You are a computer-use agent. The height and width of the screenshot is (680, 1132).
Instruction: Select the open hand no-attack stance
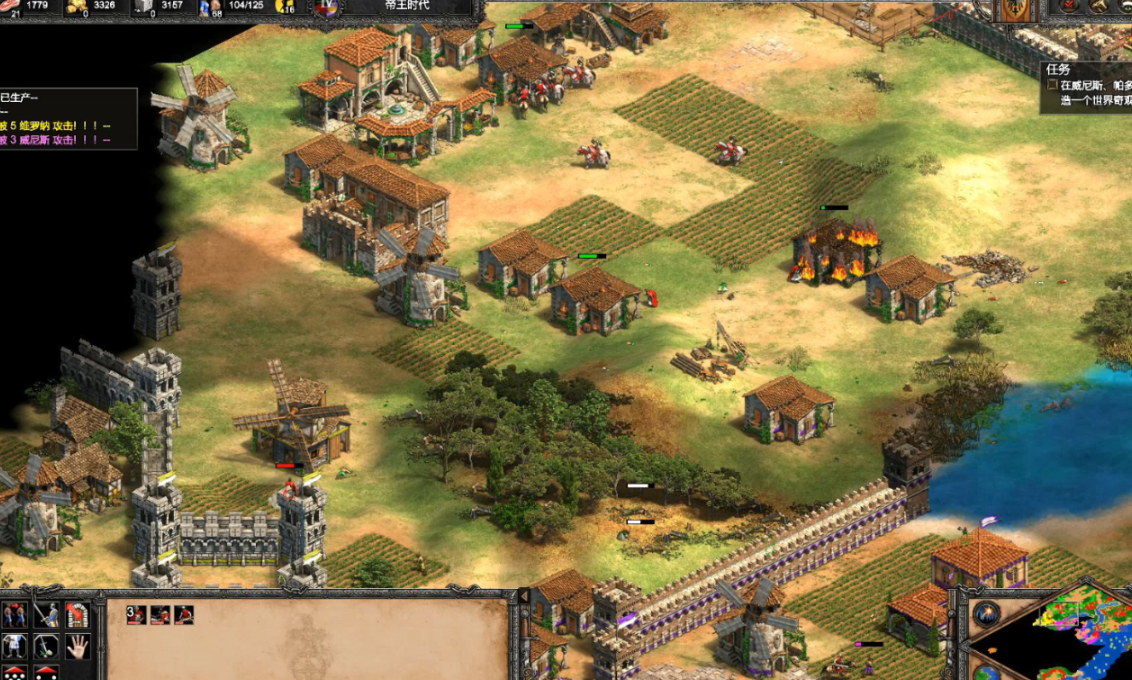76,646
